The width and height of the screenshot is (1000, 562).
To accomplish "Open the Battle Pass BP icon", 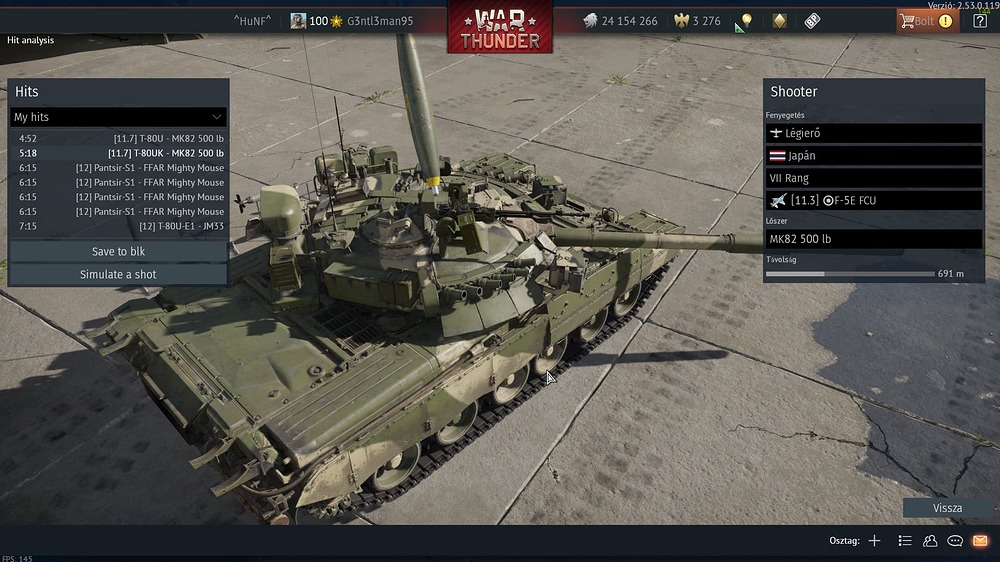I will tap(812, 21).
